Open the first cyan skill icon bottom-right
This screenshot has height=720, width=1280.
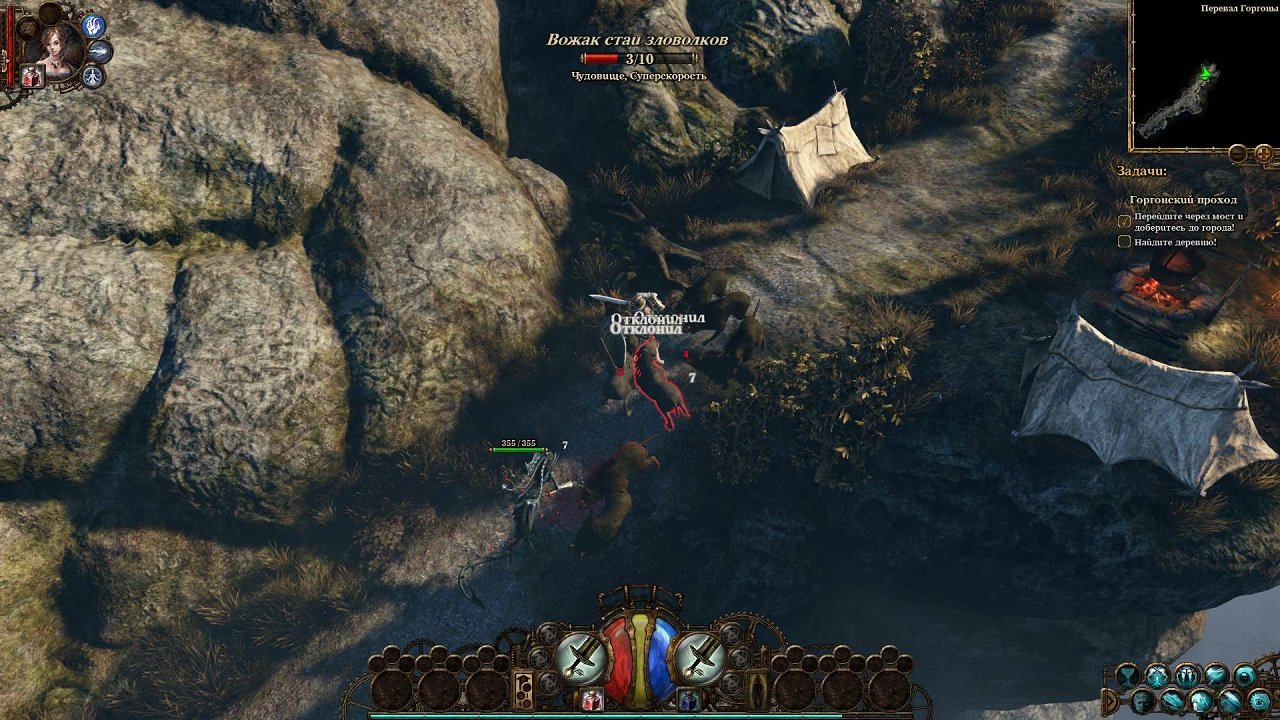tap(1127, 672)
